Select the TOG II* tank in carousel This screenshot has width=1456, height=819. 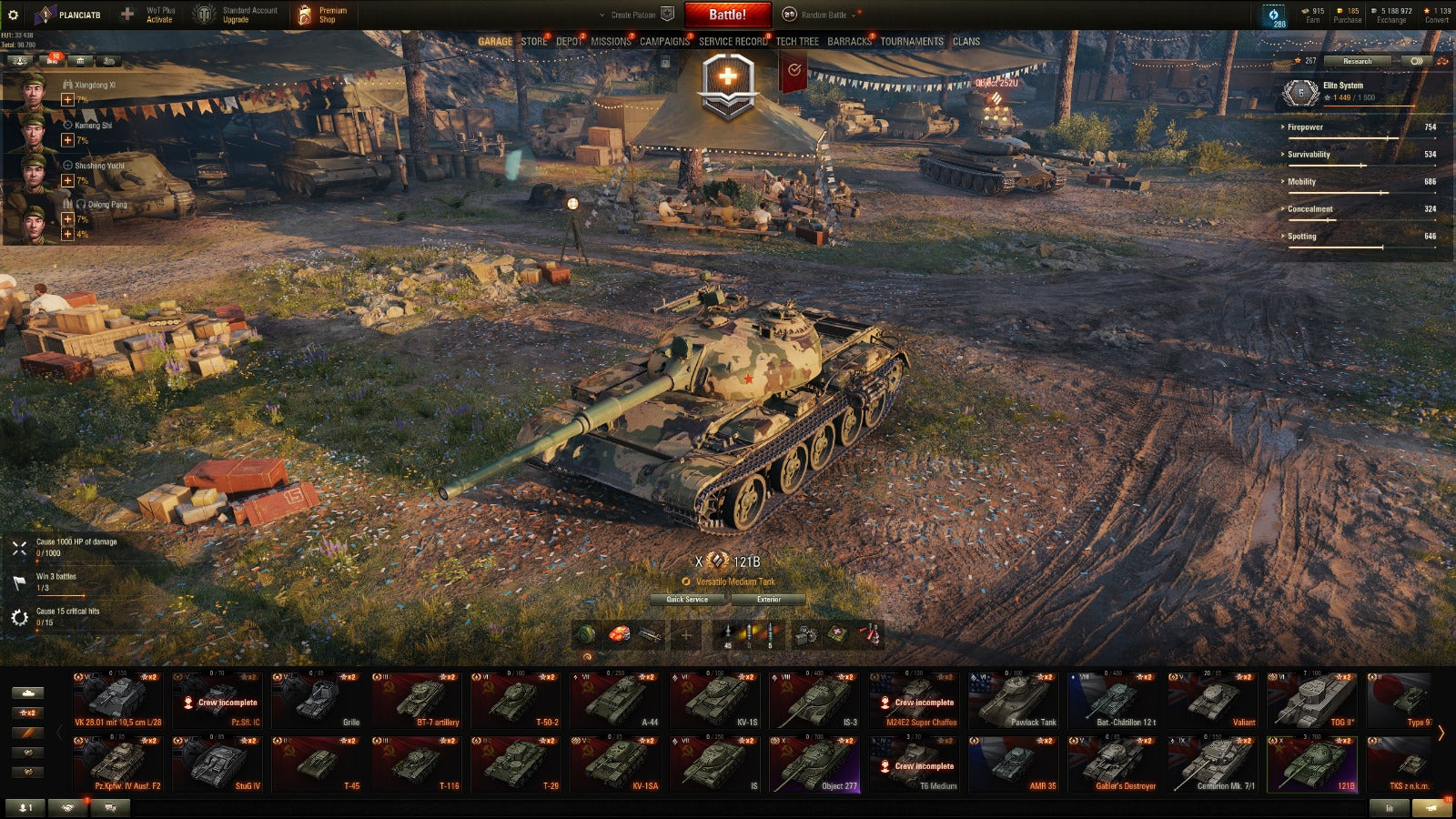(1312, 701)
